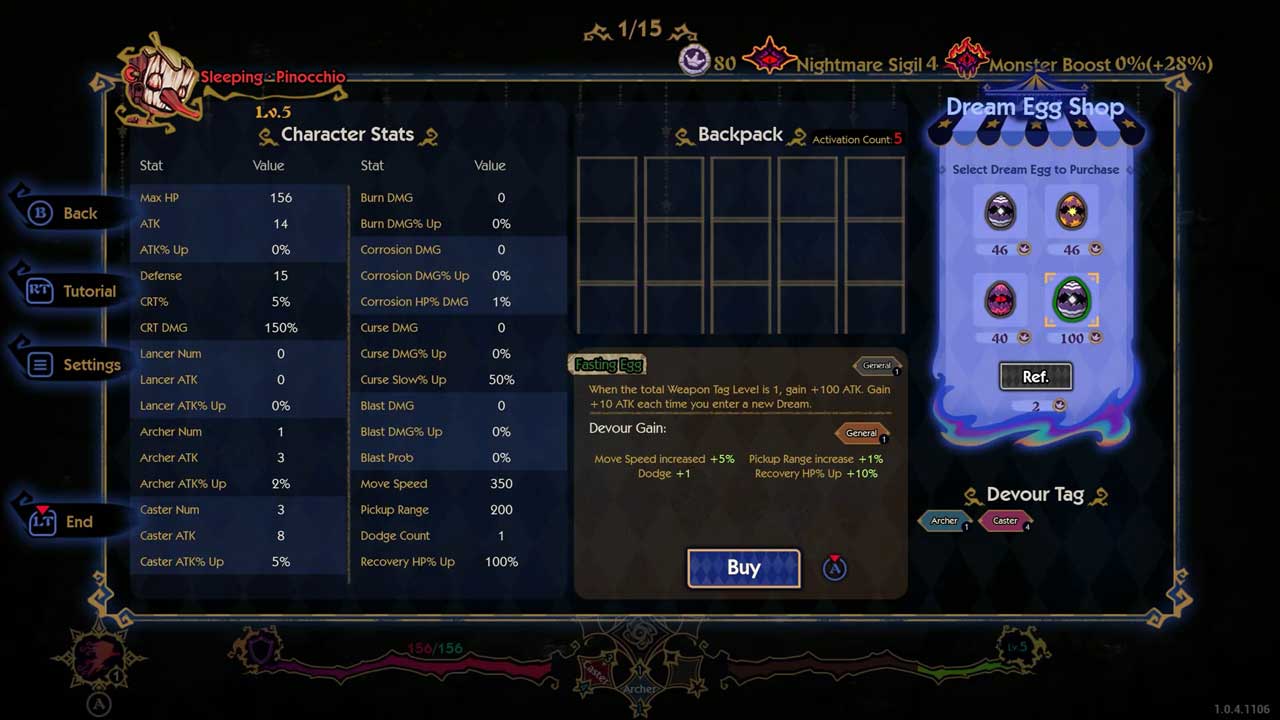The width and height of the screenshot is (1280, 720).
Task: Select the orange star-patterned dream egg
Action: 1071,211
